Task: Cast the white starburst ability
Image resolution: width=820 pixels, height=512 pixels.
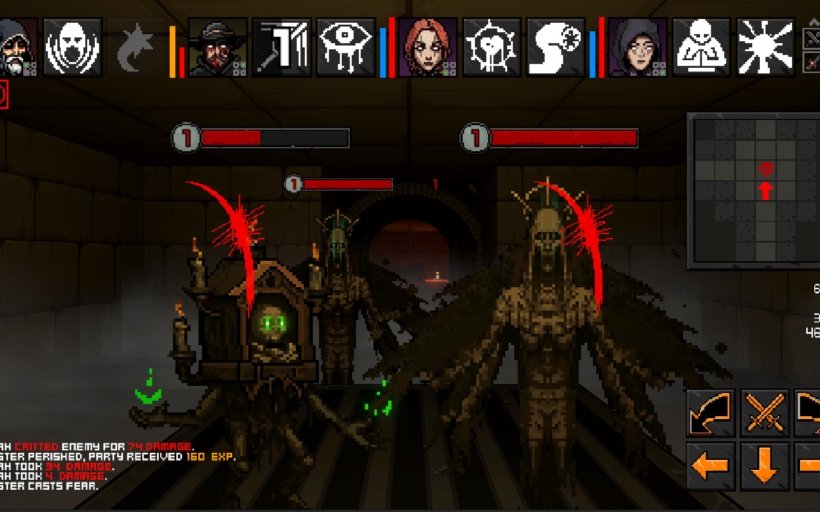Action: pos(766,47)
